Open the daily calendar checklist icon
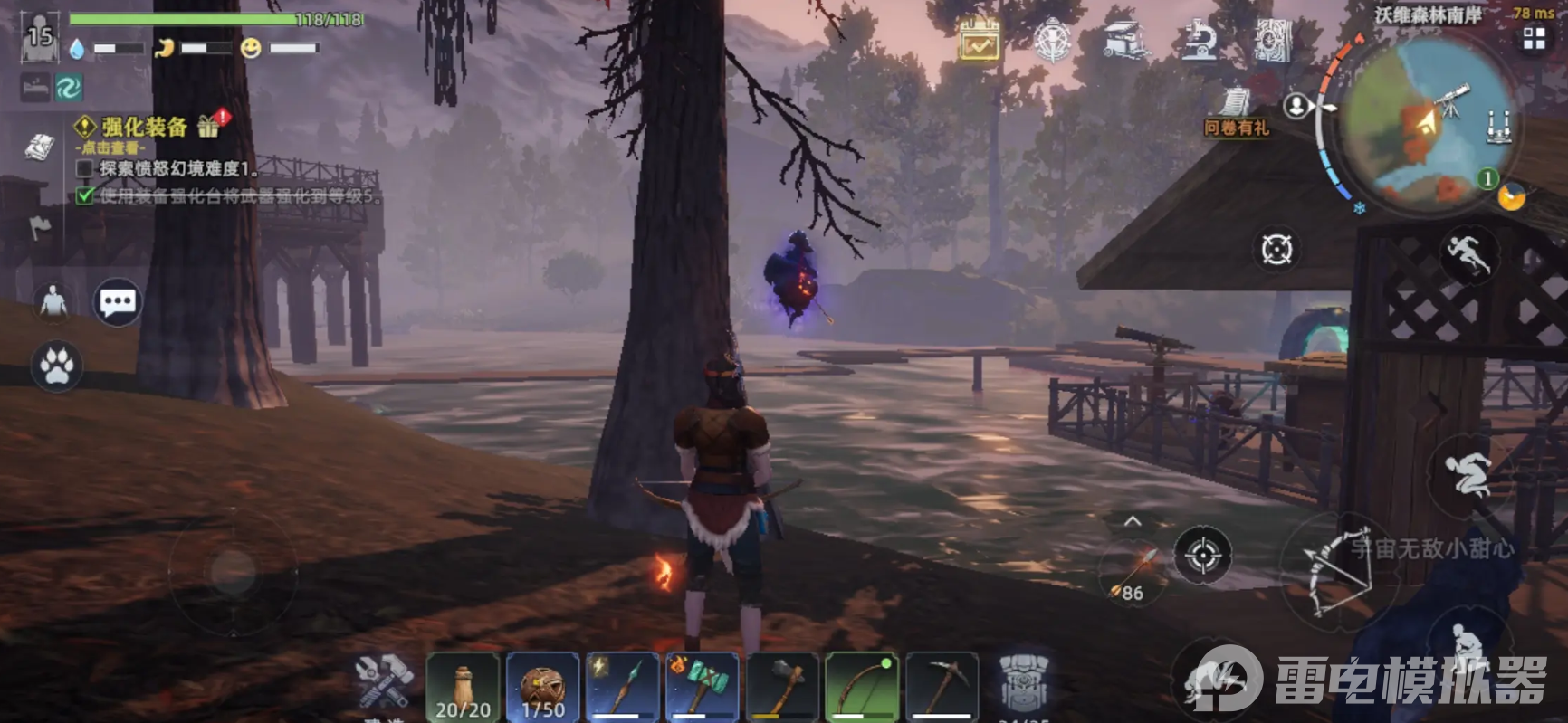This screenshot has width=1568, height=723. [980, 41]
